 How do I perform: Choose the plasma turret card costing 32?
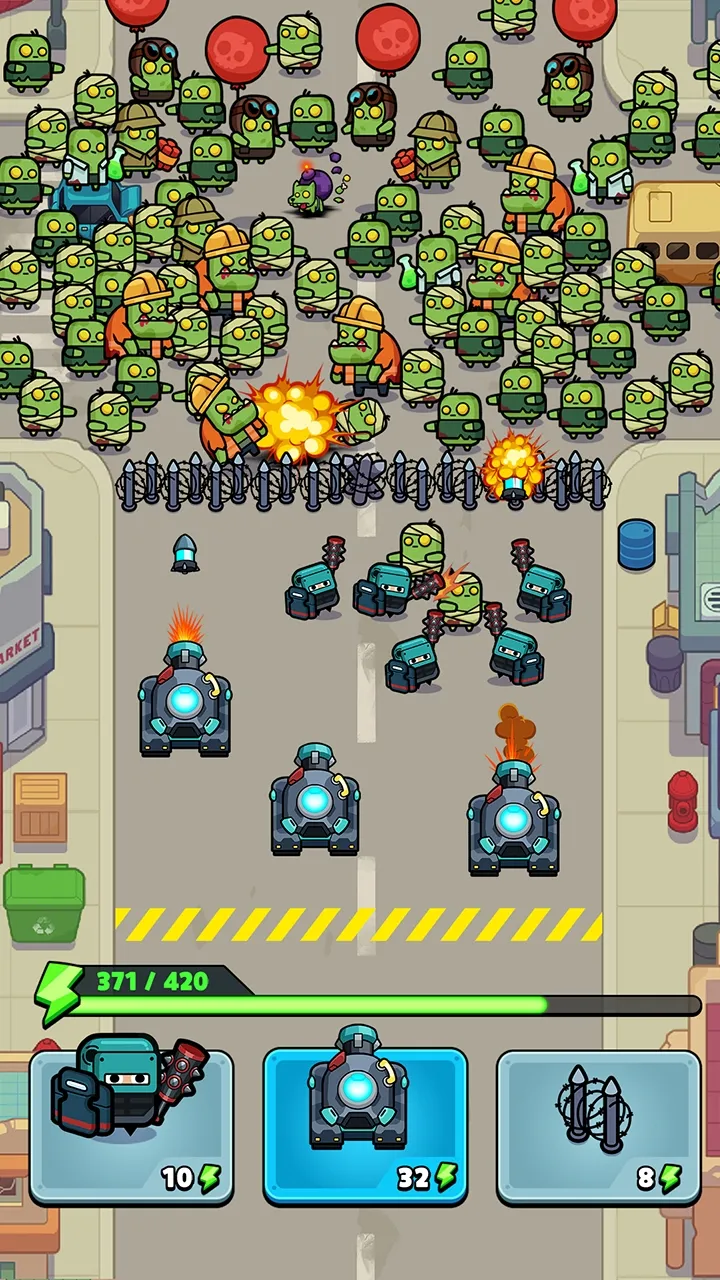tap(364, 1124)
